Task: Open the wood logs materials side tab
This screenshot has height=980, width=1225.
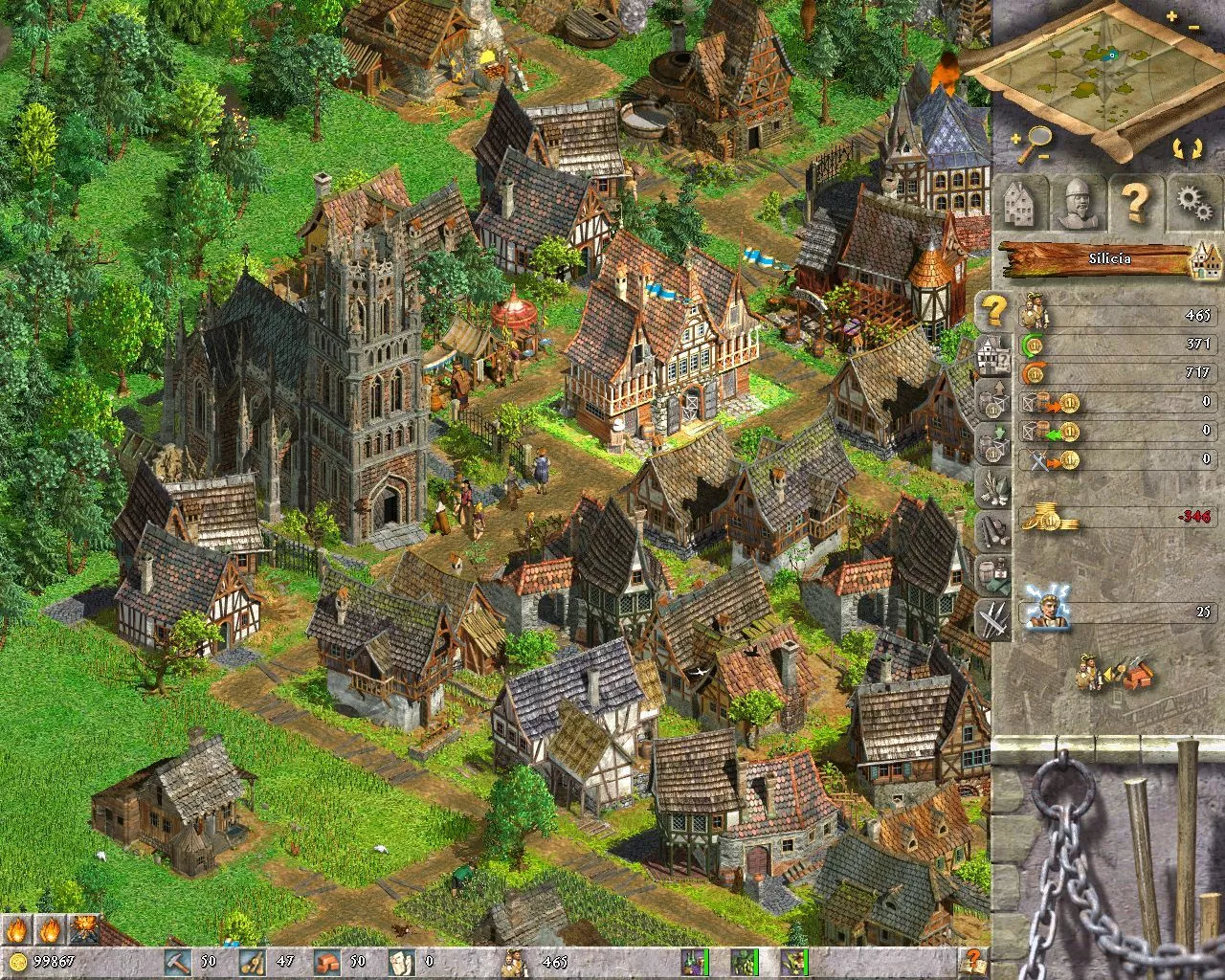Action: (993, 531)
